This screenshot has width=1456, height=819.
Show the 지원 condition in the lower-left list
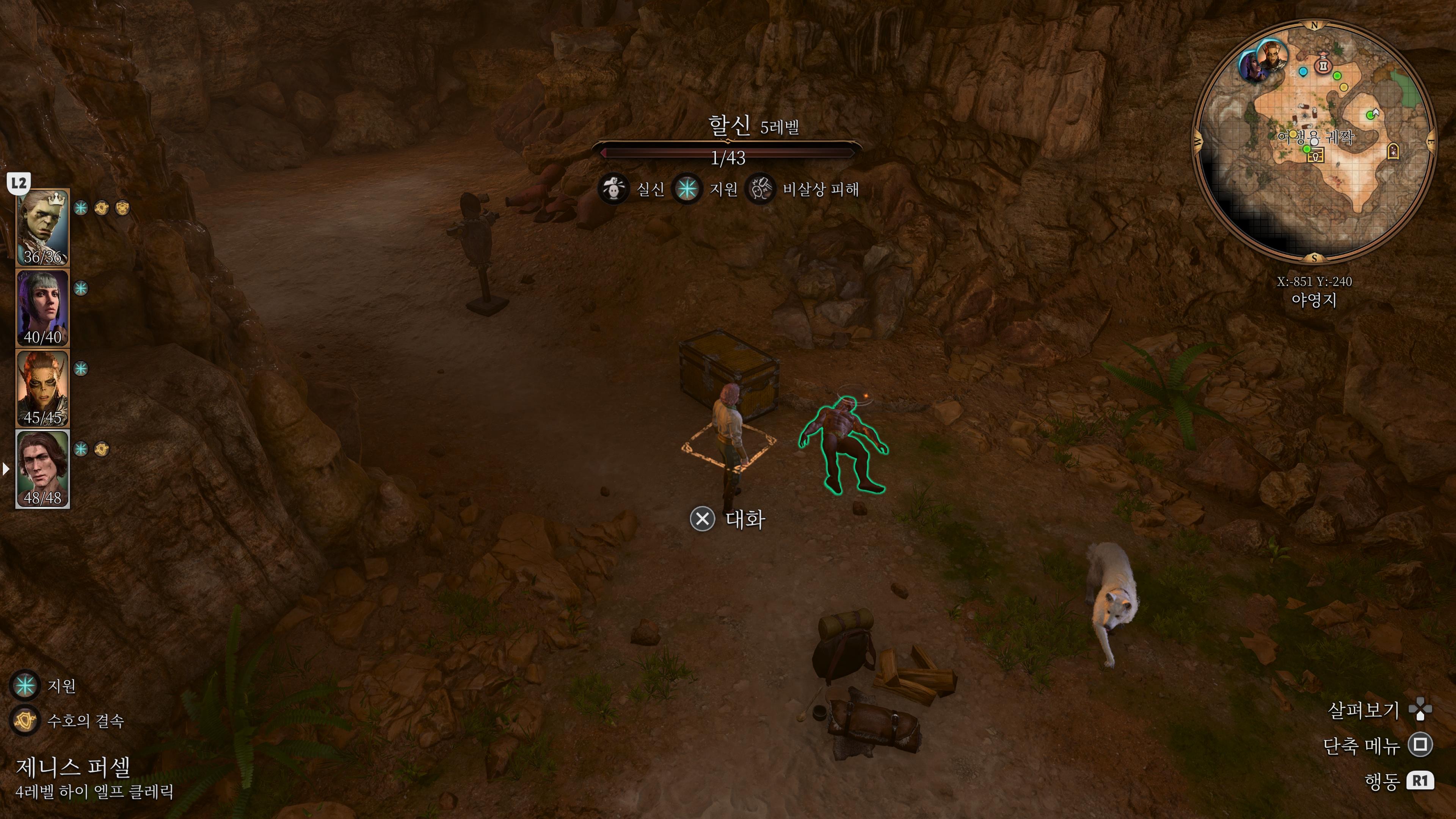tap(25, 686)
